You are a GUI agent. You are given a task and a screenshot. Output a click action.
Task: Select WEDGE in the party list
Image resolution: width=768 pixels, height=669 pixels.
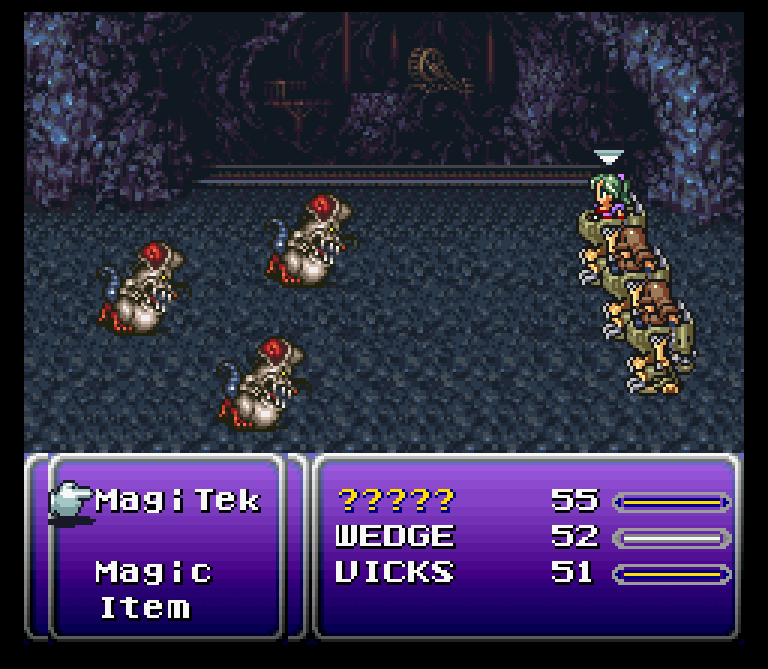tap(395, 537)
